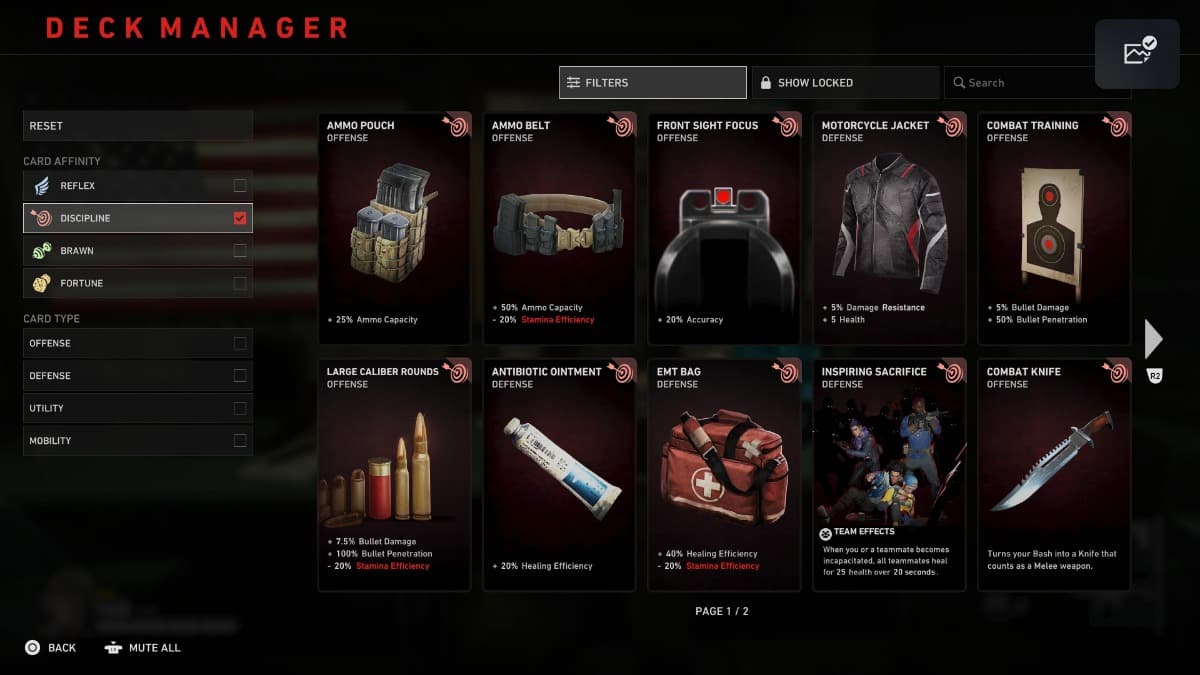Check the Fortune affinity filter

tap(239, 283)
